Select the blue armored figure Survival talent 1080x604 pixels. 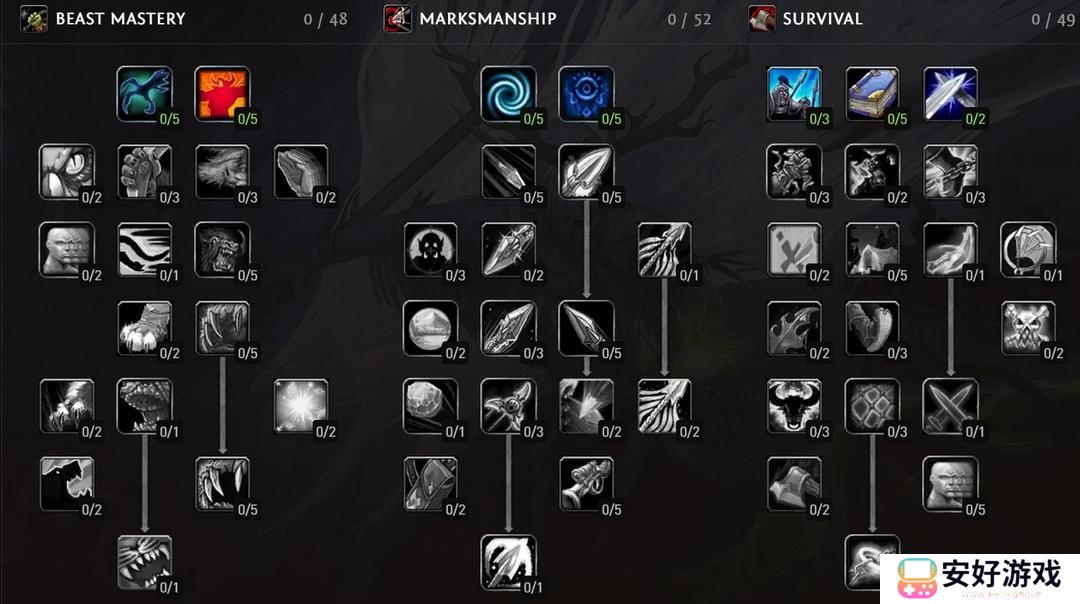(794, 94)
